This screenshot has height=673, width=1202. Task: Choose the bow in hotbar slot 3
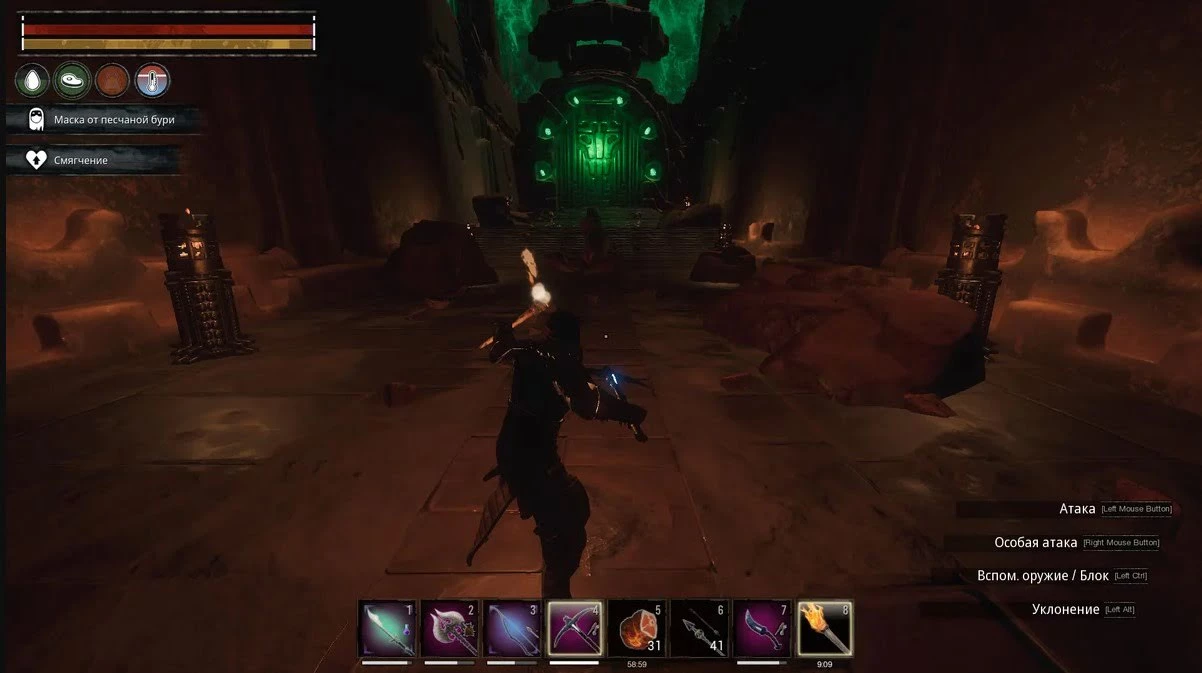[512, 628]
